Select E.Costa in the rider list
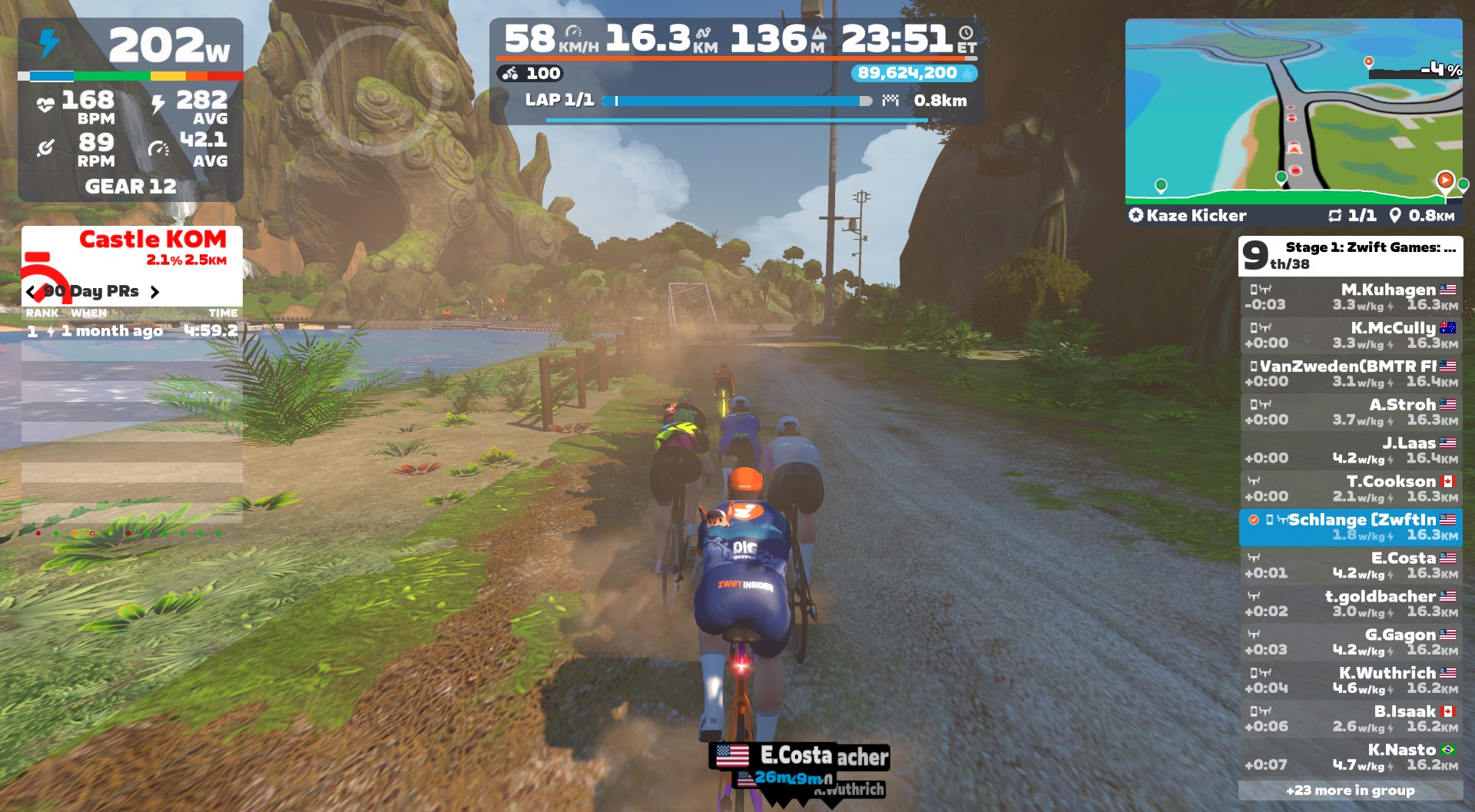 [1351, 565]
